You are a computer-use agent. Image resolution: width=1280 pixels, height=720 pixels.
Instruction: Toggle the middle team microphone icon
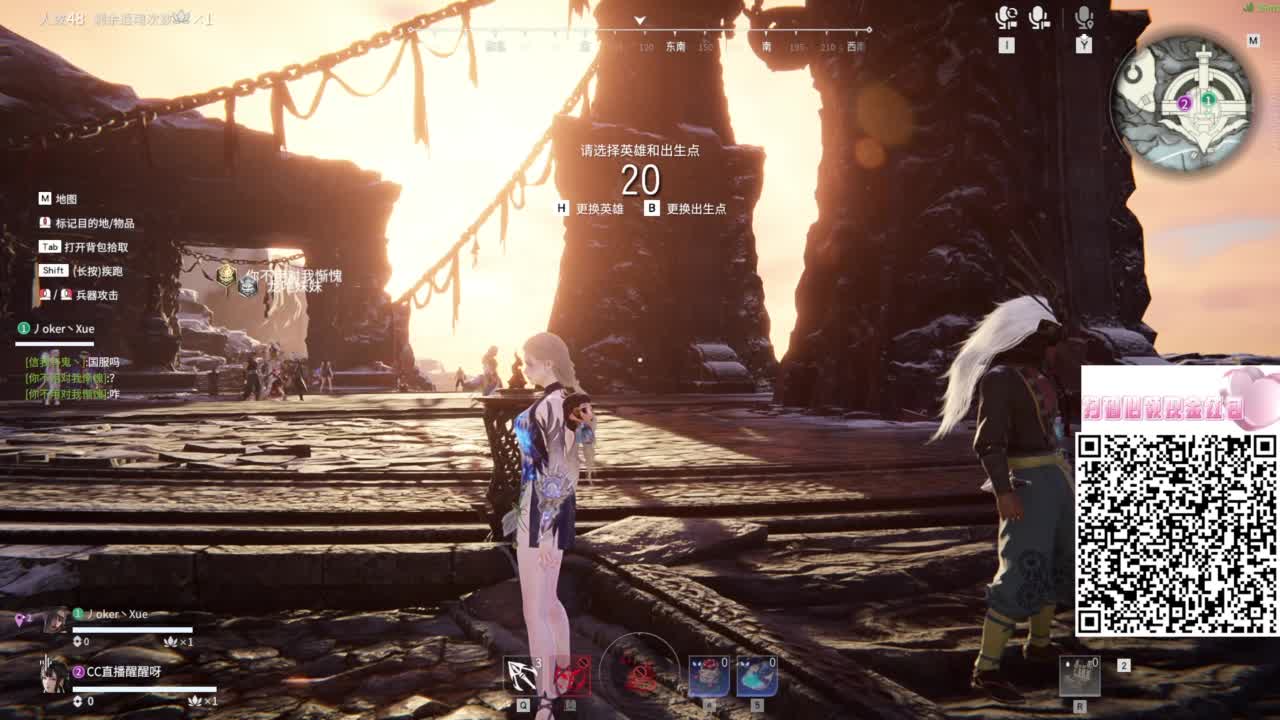tap(1039, 18)
